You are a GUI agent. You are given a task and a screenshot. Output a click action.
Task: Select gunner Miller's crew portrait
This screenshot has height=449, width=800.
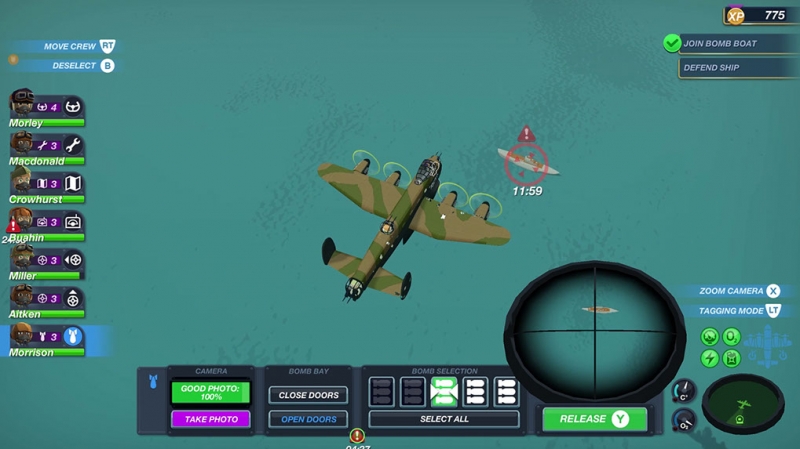(24, 259)
